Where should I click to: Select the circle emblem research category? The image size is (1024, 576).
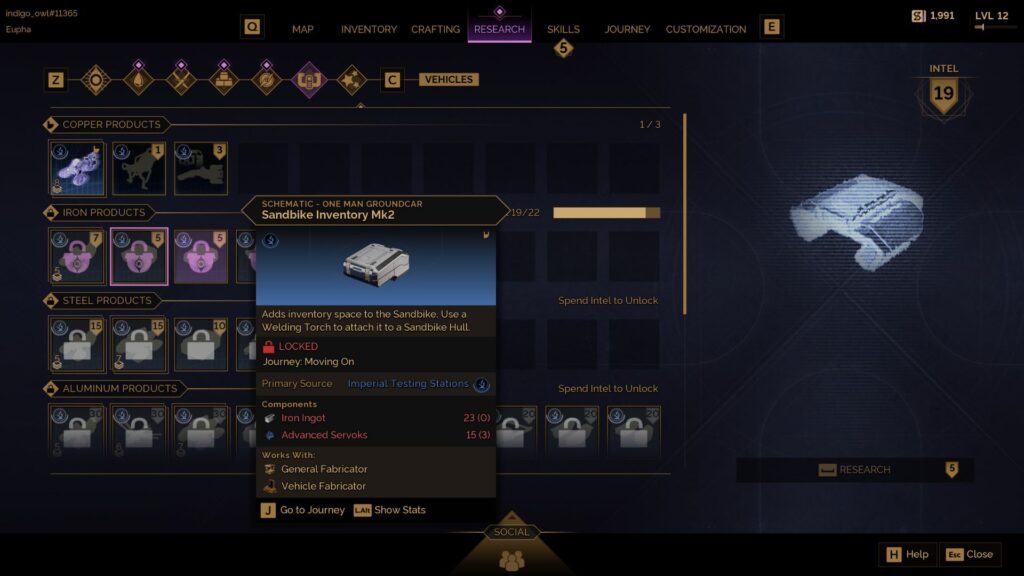click(96, 79)
